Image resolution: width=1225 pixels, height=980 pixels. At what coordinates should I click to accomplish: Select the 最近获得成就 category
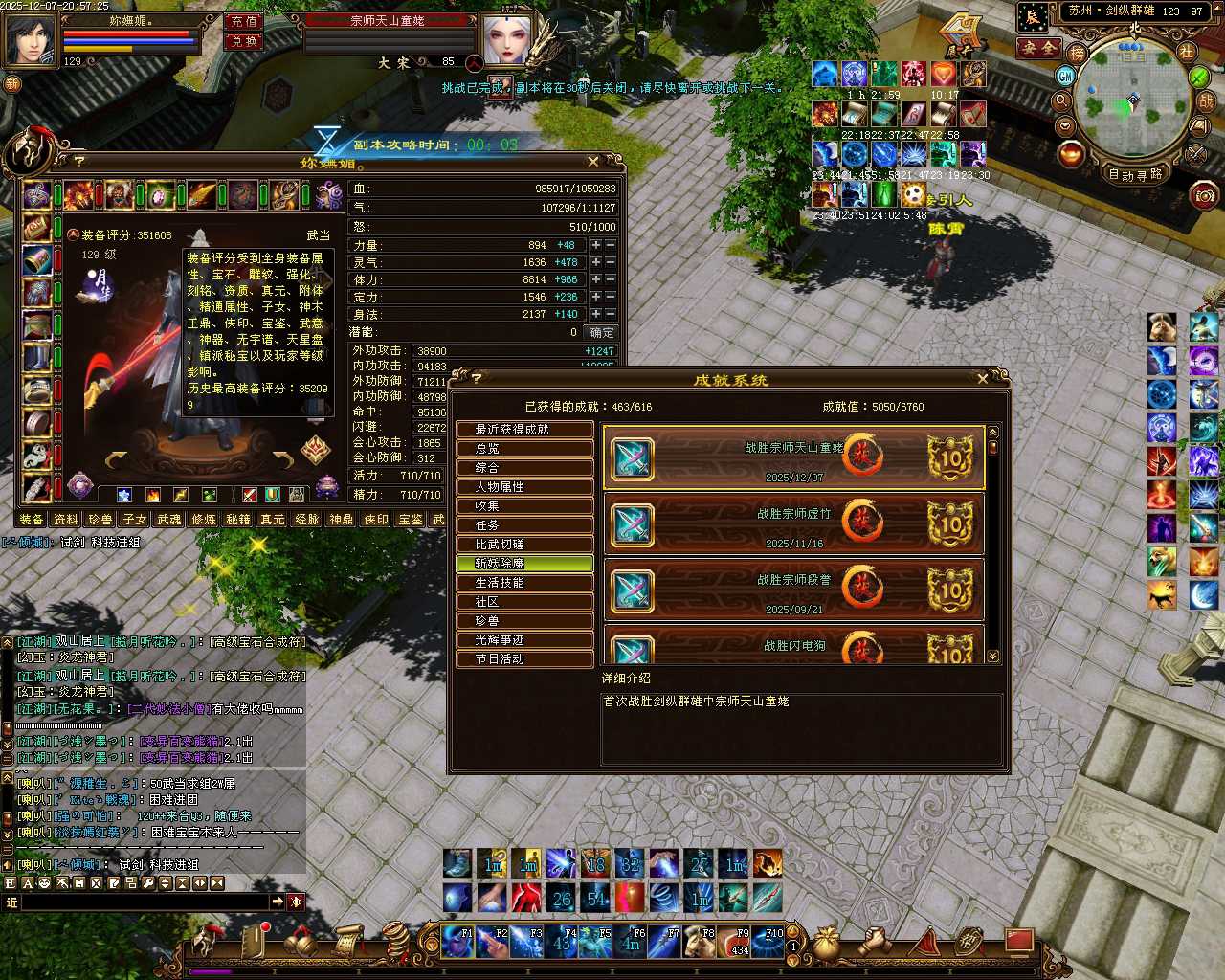pos(523,430)
